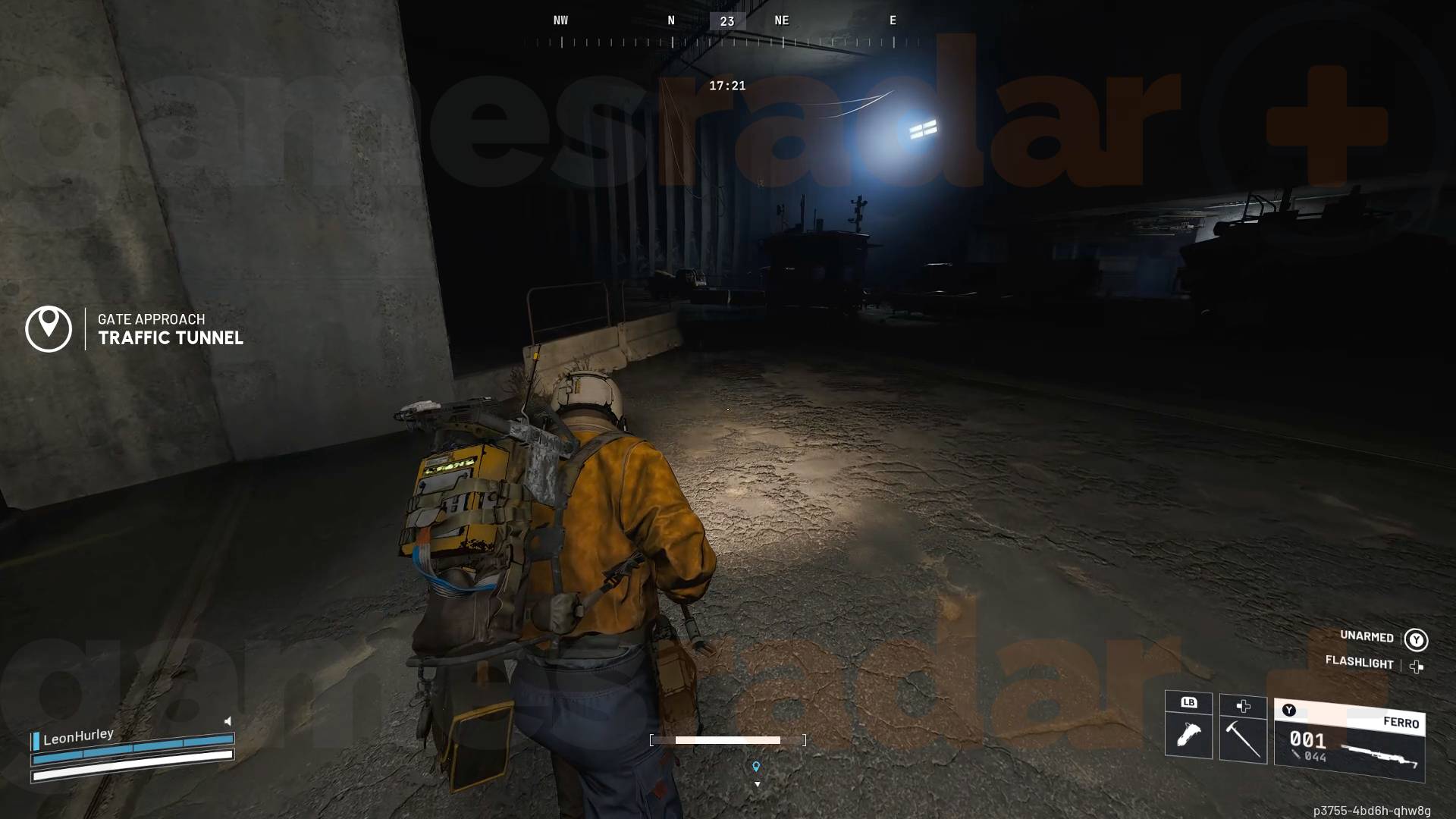The image size is (1456, 819).
Task: Click the Y circle icon beside Unarmed
Action: [1415, 638]
